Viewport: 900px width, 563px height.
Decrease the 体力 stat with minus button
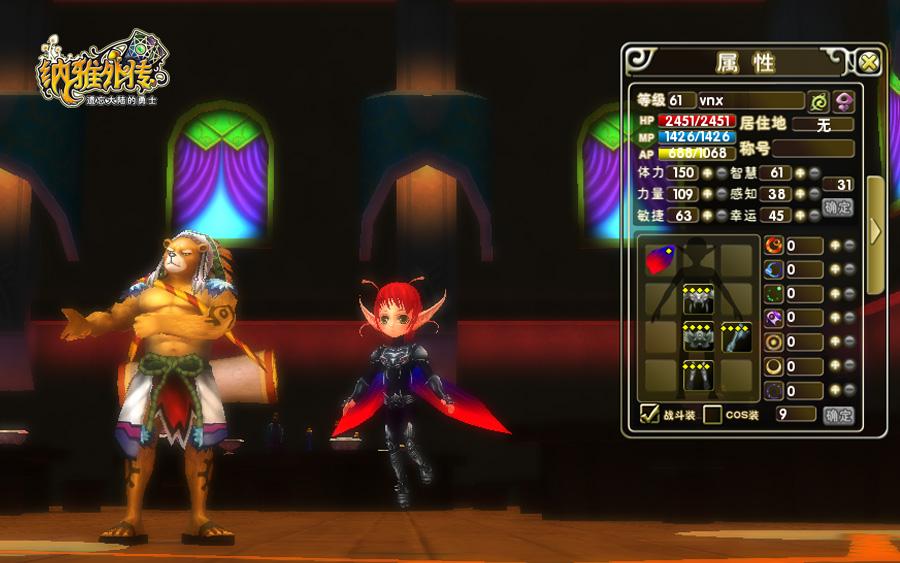(x=722, y=173)
